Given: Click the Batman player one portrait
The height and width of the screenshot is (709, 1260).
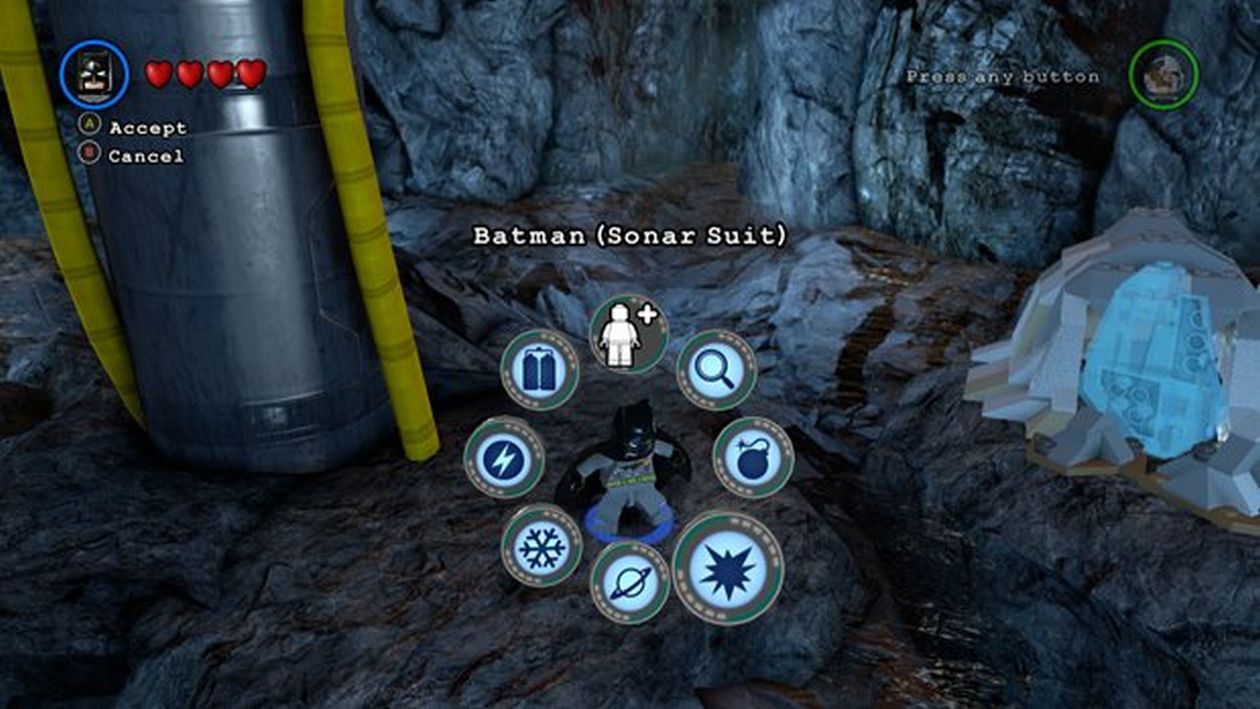Looking at the screenshot, I should (94, 73).
